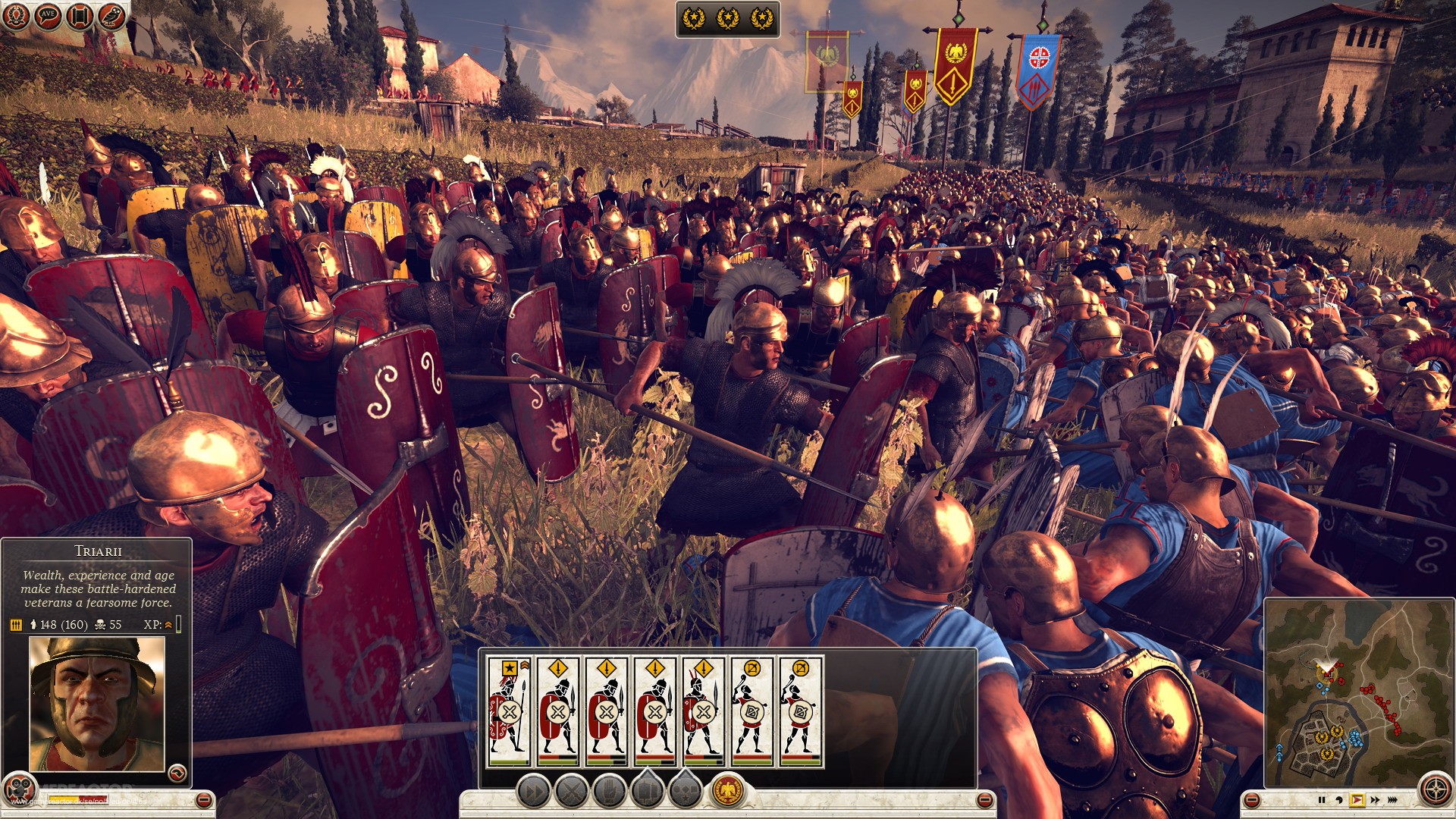This screenshot has height=819, width=1456.
Task: Open the battle log scroll icon
Action: [x=78, y=14]
